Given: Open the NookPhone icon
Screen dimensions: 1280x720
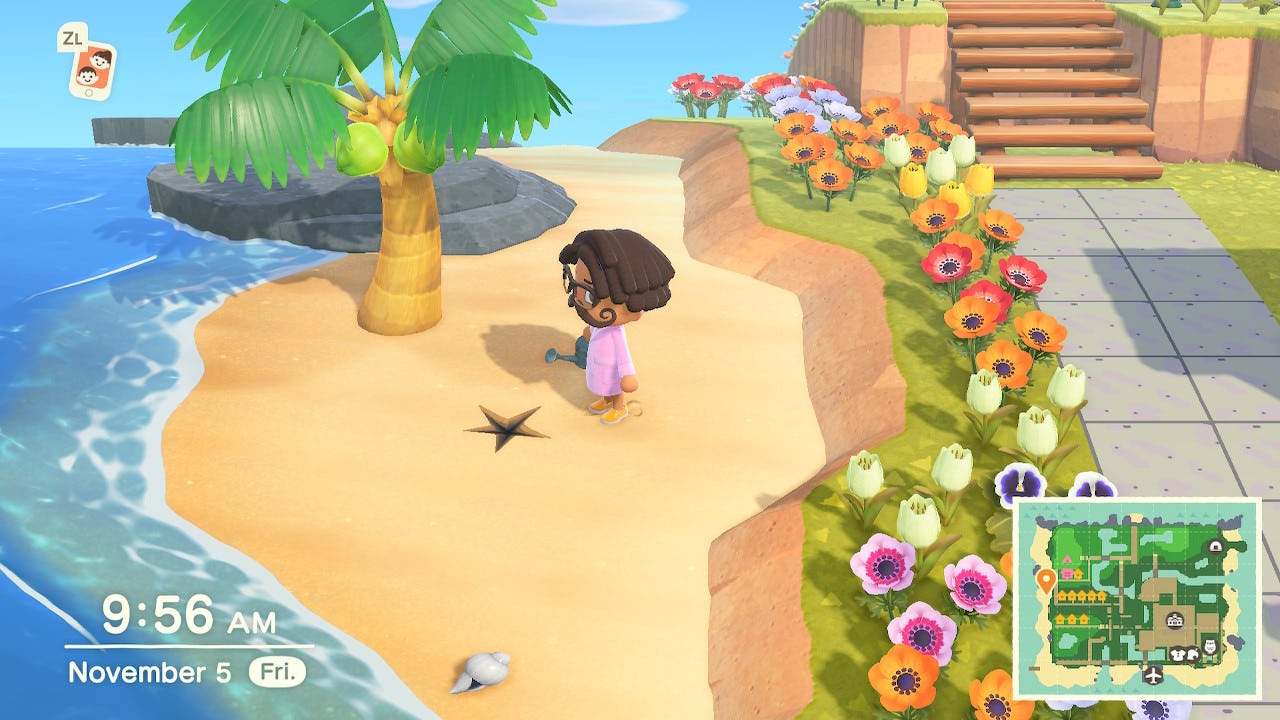Looking at the screenshot, I should 91,69.
